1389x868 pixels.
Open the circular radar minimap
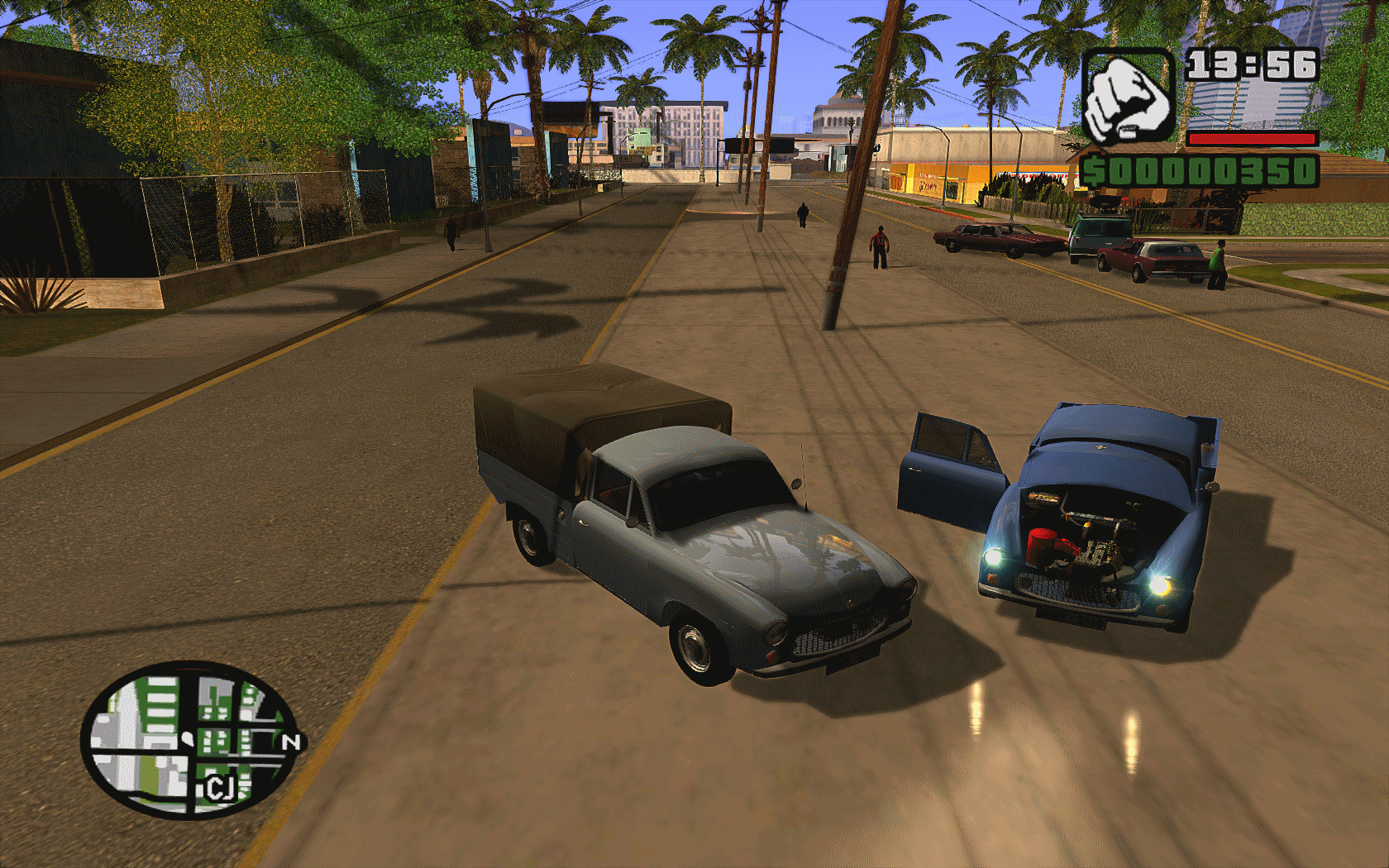tap(191, 738)
